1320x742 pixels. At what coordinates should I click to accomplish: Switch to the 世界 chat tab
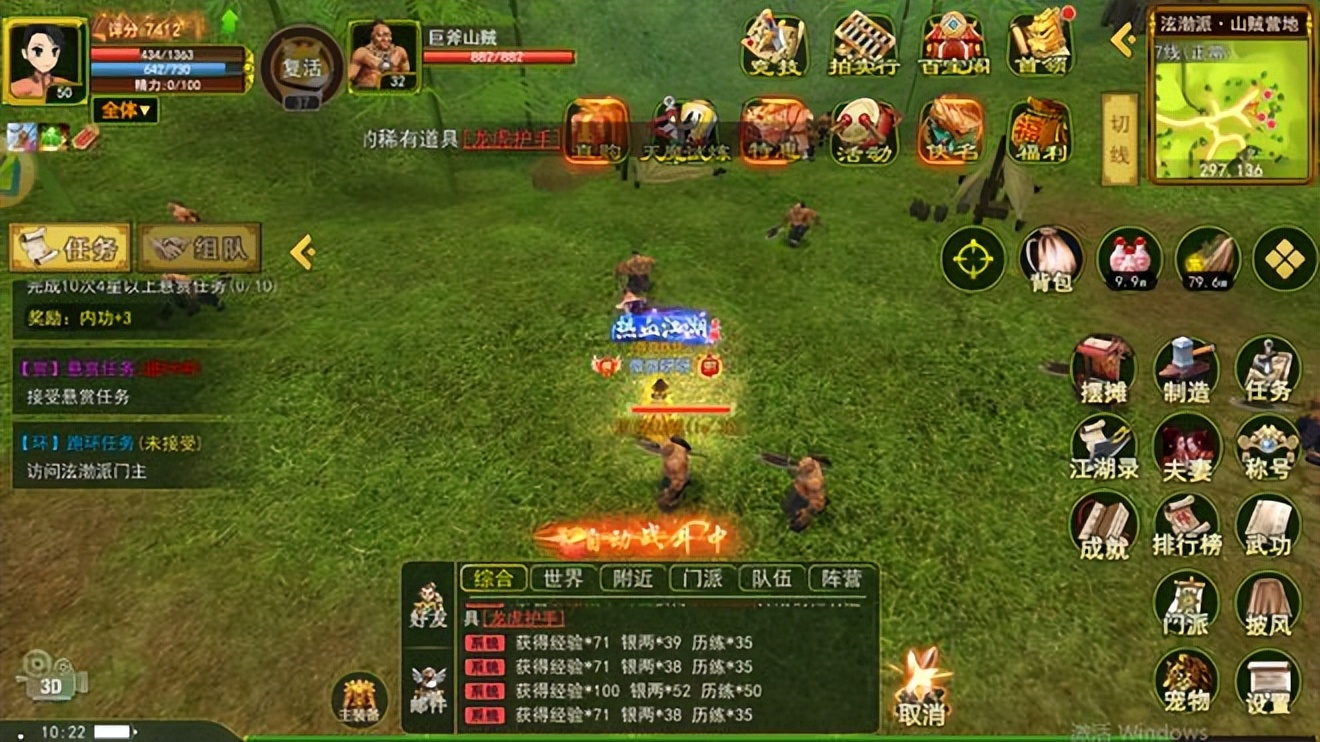pos(562,576)
